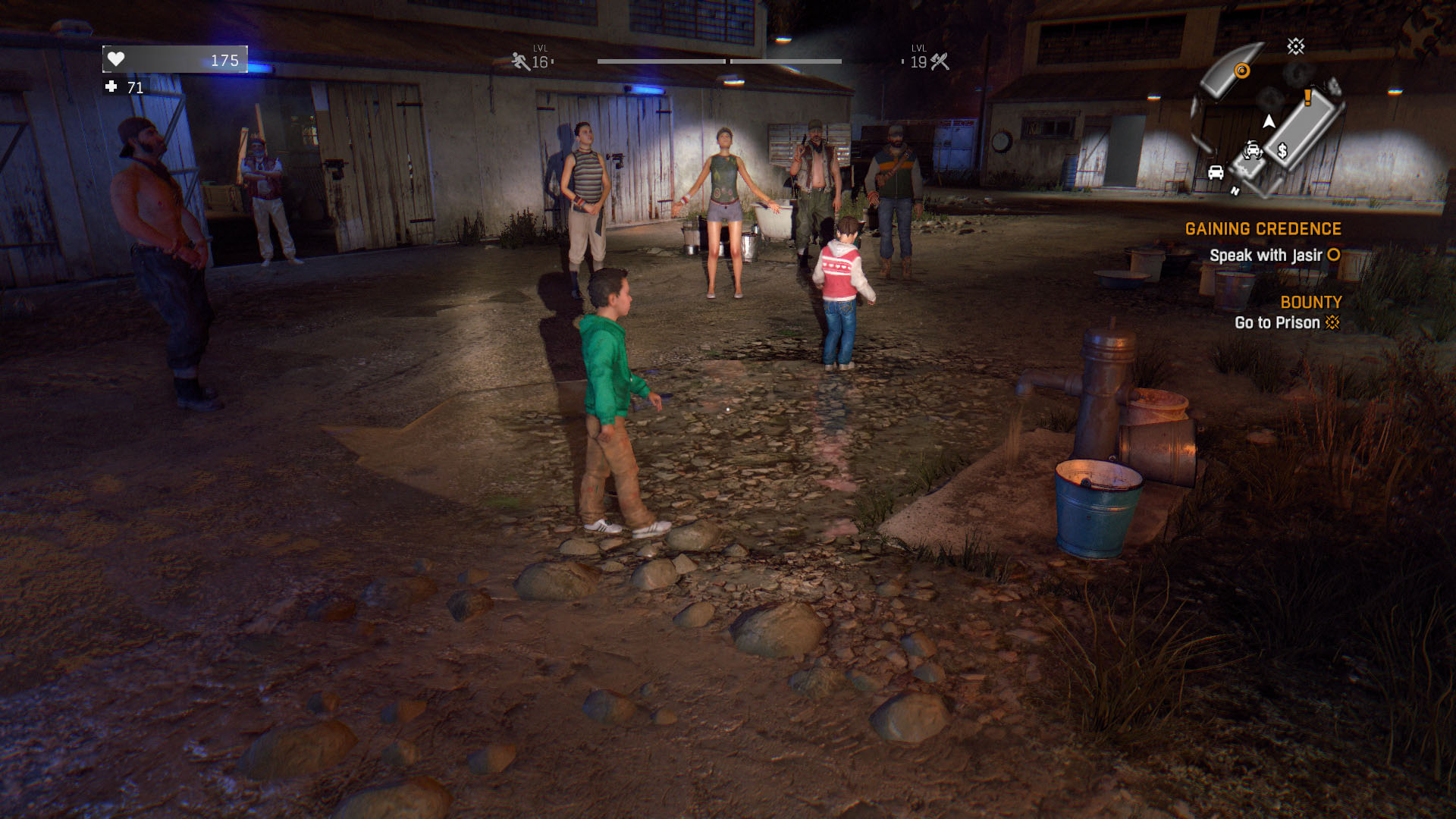Select the Go to Prison bounty objective

[x=1277, y=323]
